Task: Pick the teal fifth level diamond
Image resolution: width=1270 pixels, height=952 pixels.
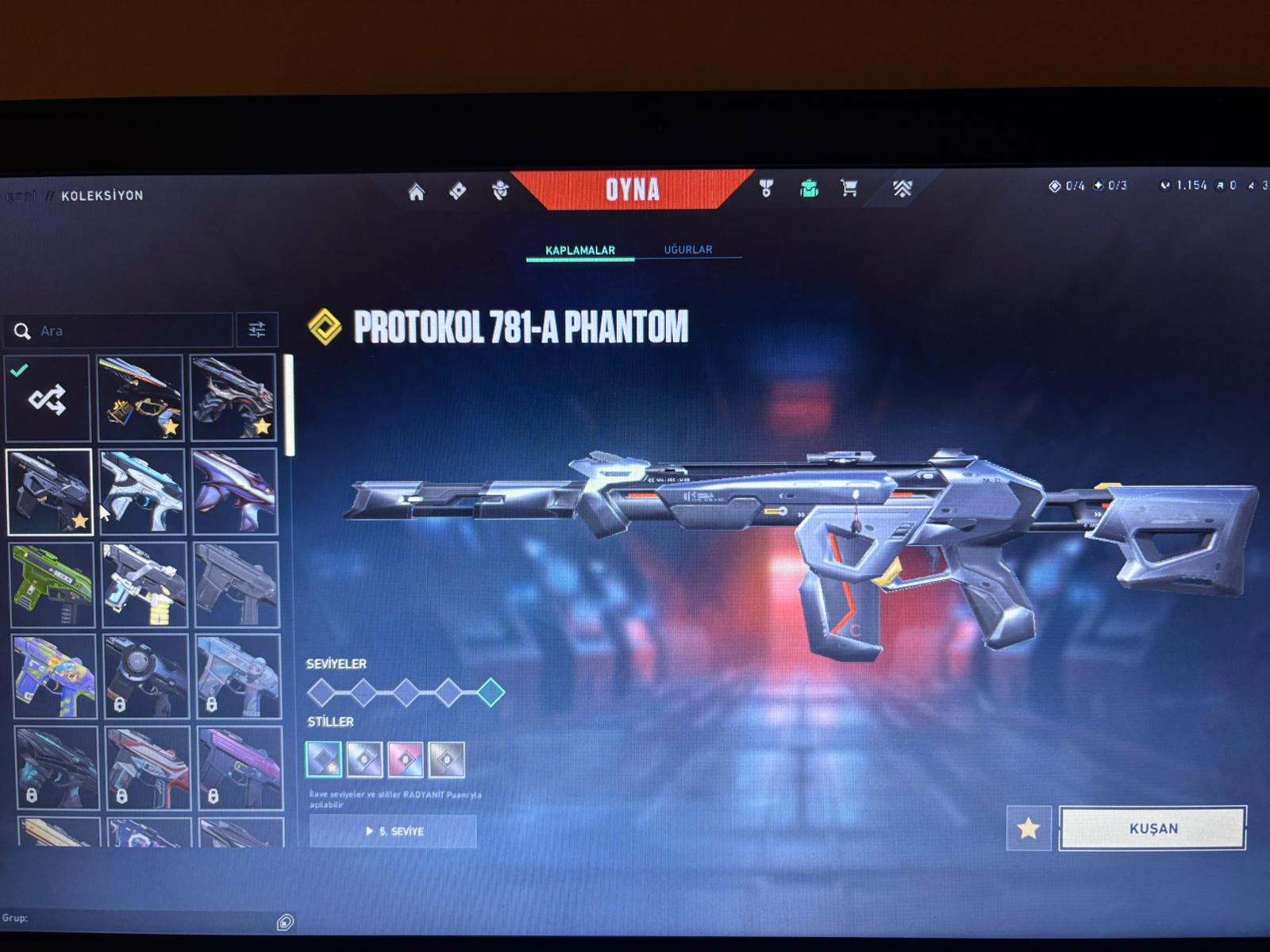Action: click(491, 693)
